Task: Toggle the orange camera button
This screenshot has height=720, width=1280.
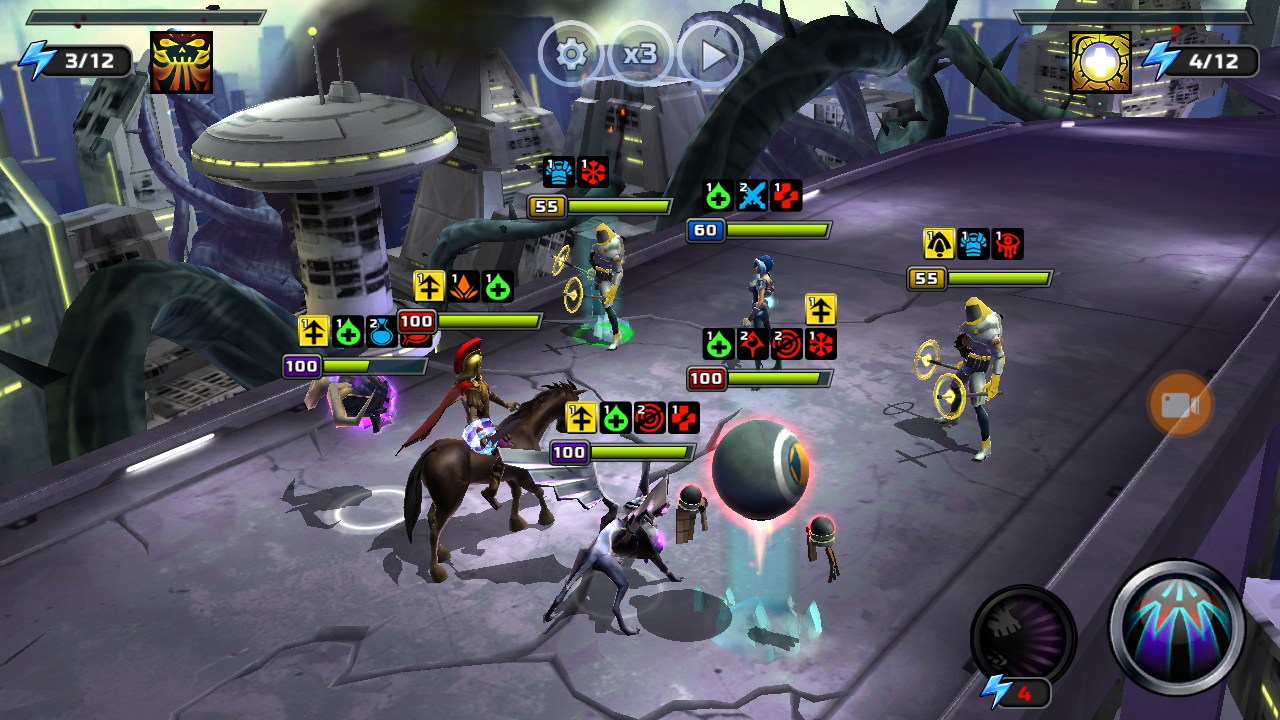Action: click(1180, 405)
